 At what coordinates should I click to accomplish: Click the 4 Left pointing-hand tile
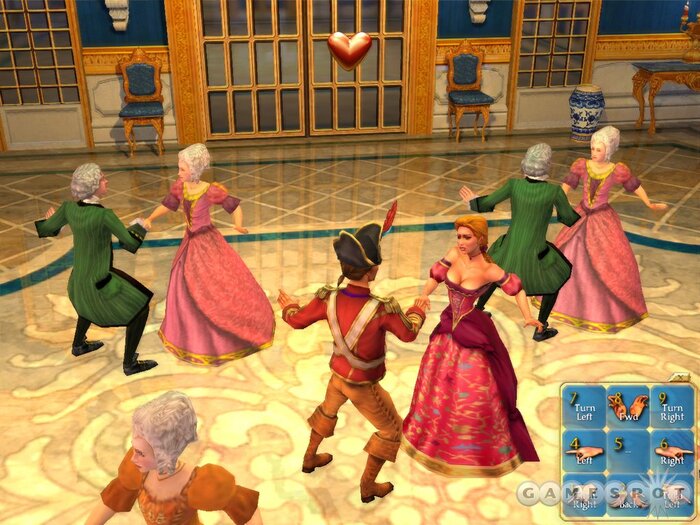583,452
